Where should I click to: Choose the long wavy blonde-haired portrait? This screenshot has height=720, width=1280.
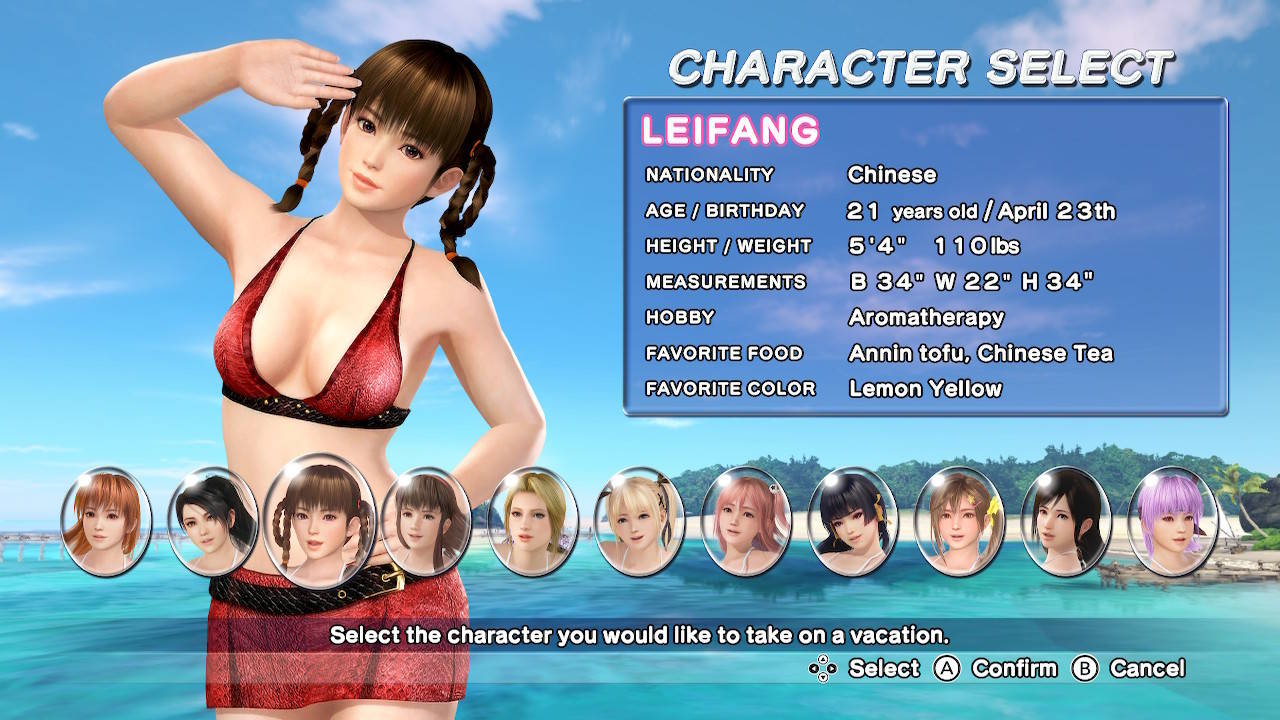(533, 521)
